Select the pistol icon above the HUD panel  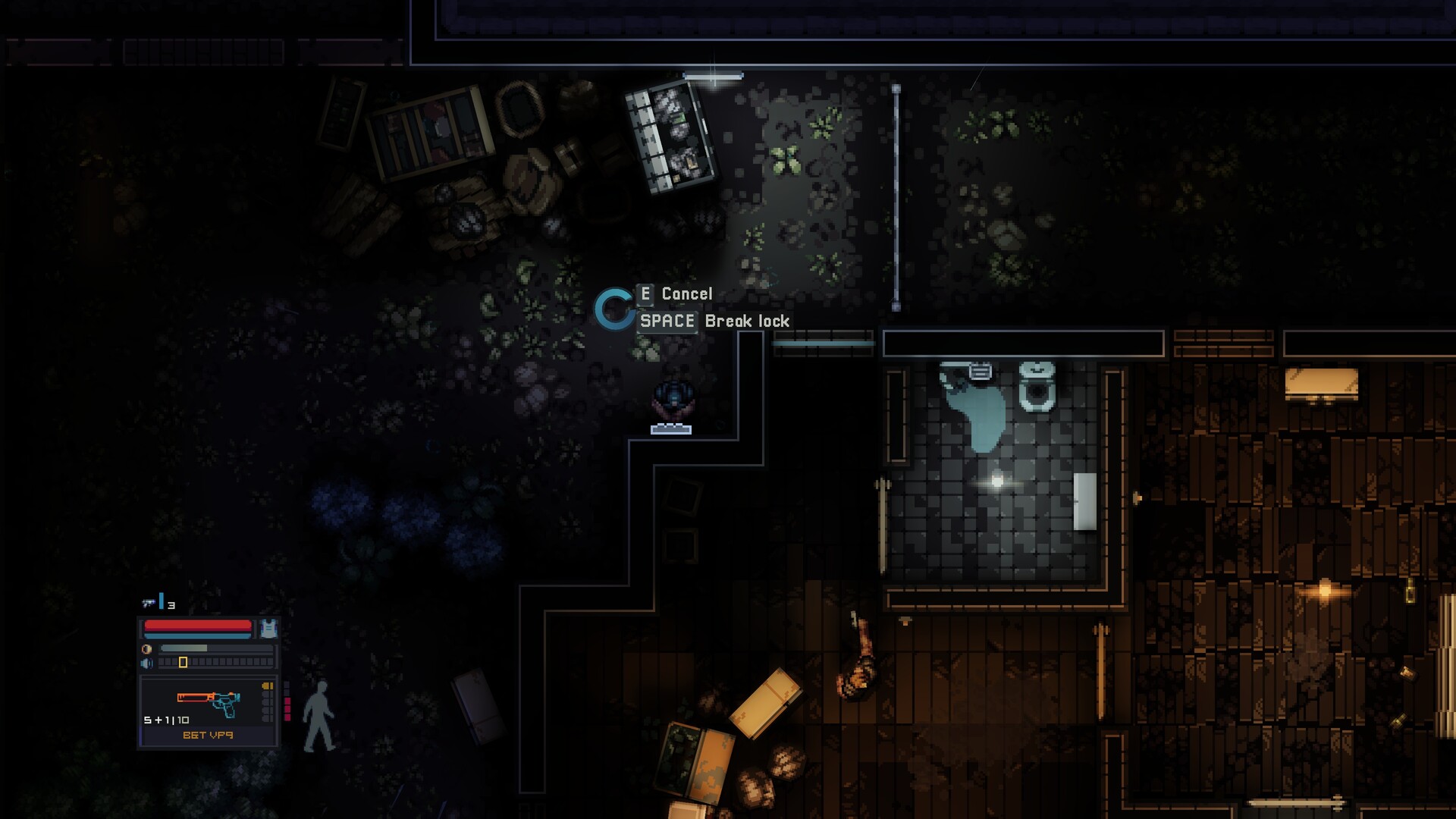click(147, 604)
